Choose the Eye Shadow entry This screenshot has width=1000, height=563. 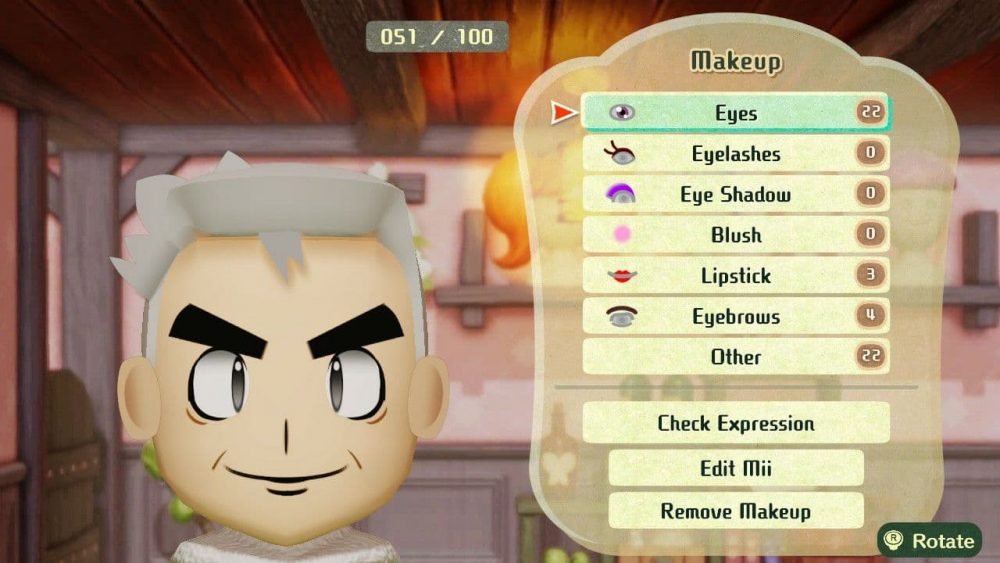[735, 195]
